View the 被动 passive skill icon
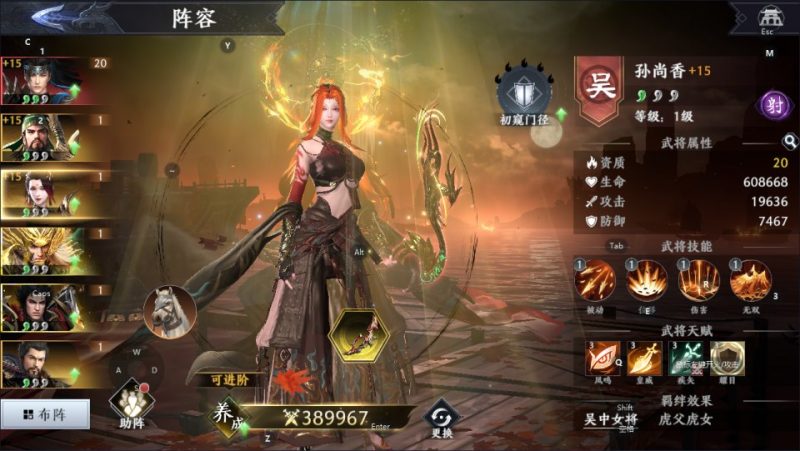 595,280
